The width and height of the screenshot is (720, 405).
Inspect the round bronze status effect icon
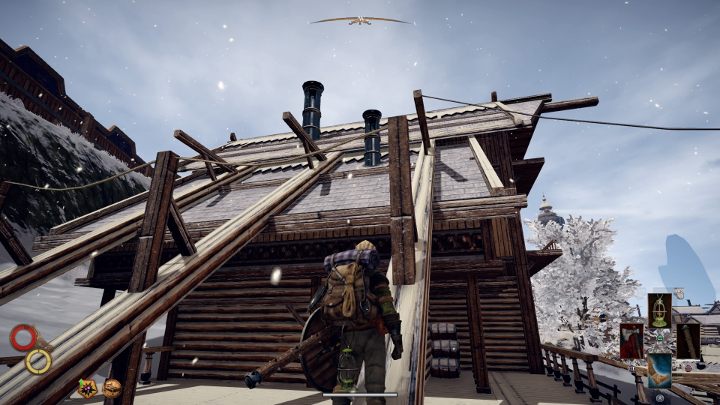(x=111, y=388)
